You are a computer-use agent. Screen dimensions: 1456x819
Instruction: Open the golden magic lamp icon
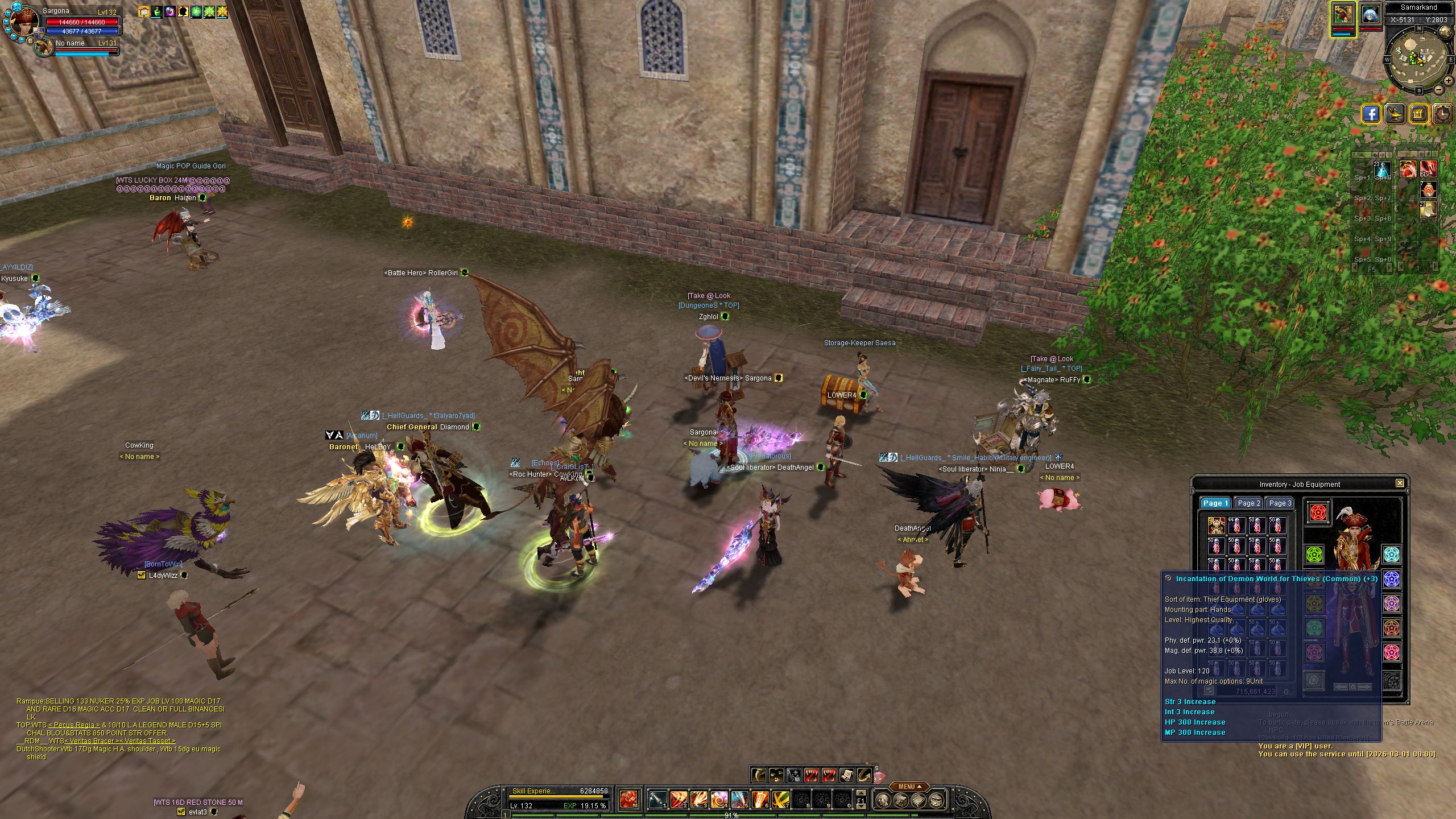point(1395,114)
